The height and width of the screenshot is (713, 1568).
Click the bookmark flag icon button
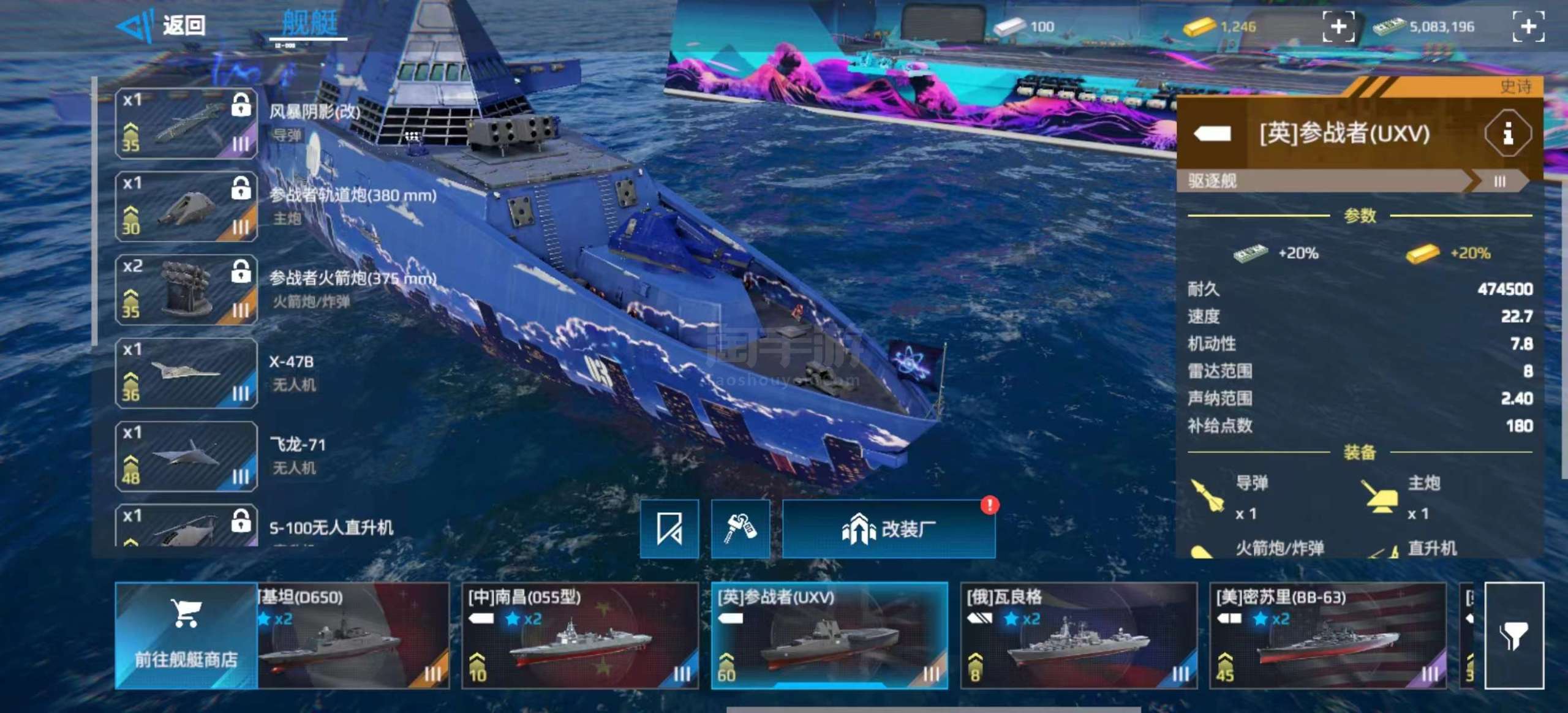tap(669, 529)
